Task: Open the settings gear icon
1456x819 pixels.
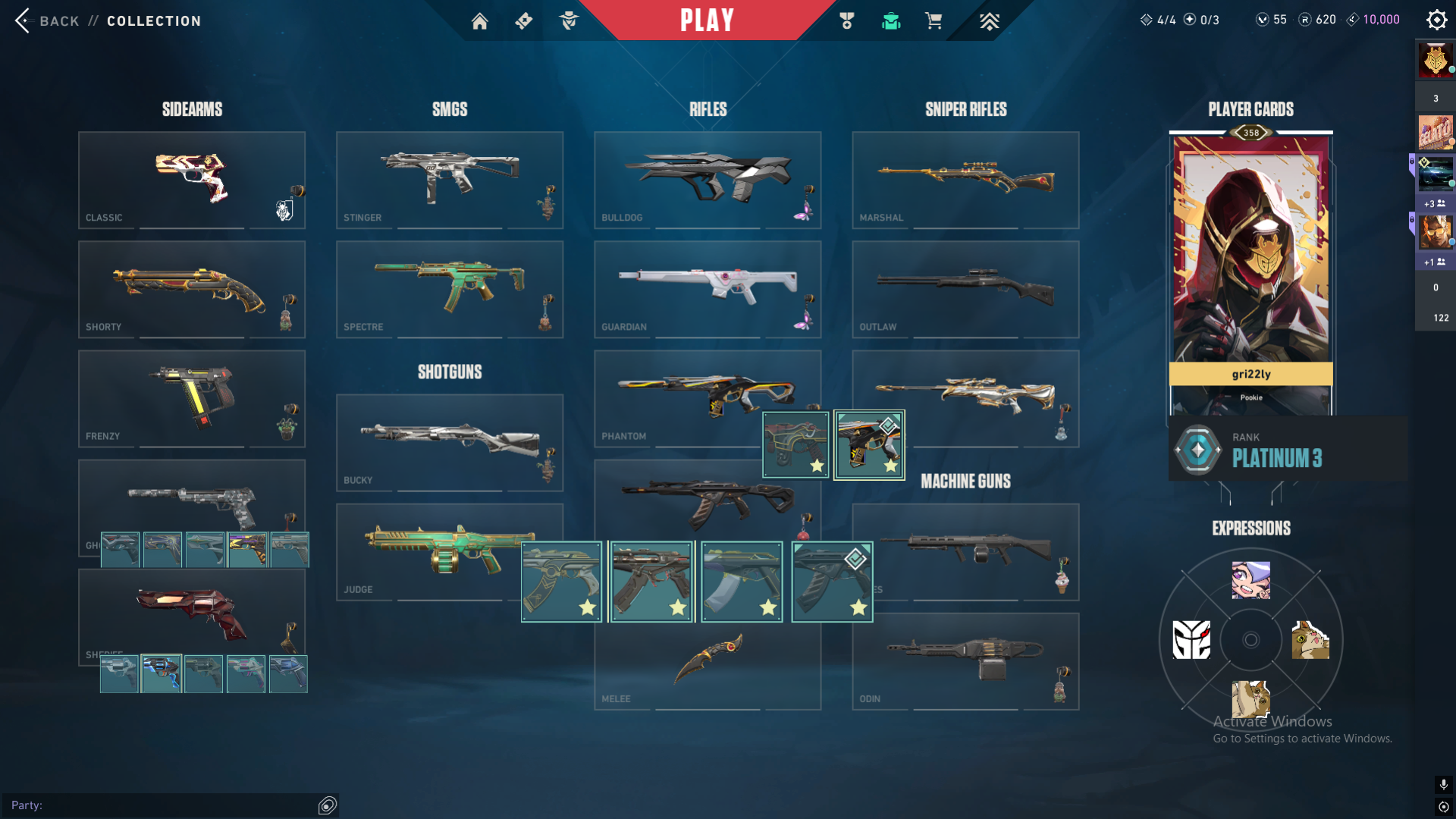Action: [1436, 20]
